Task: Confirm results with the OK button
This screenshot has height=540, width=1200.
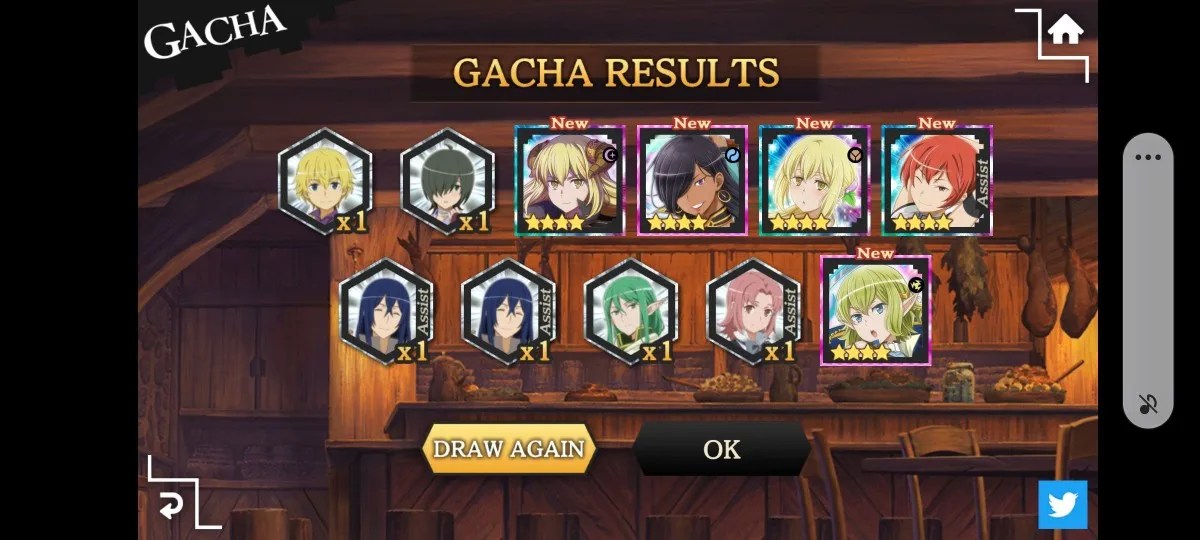Action: click(x=721, y=449)
